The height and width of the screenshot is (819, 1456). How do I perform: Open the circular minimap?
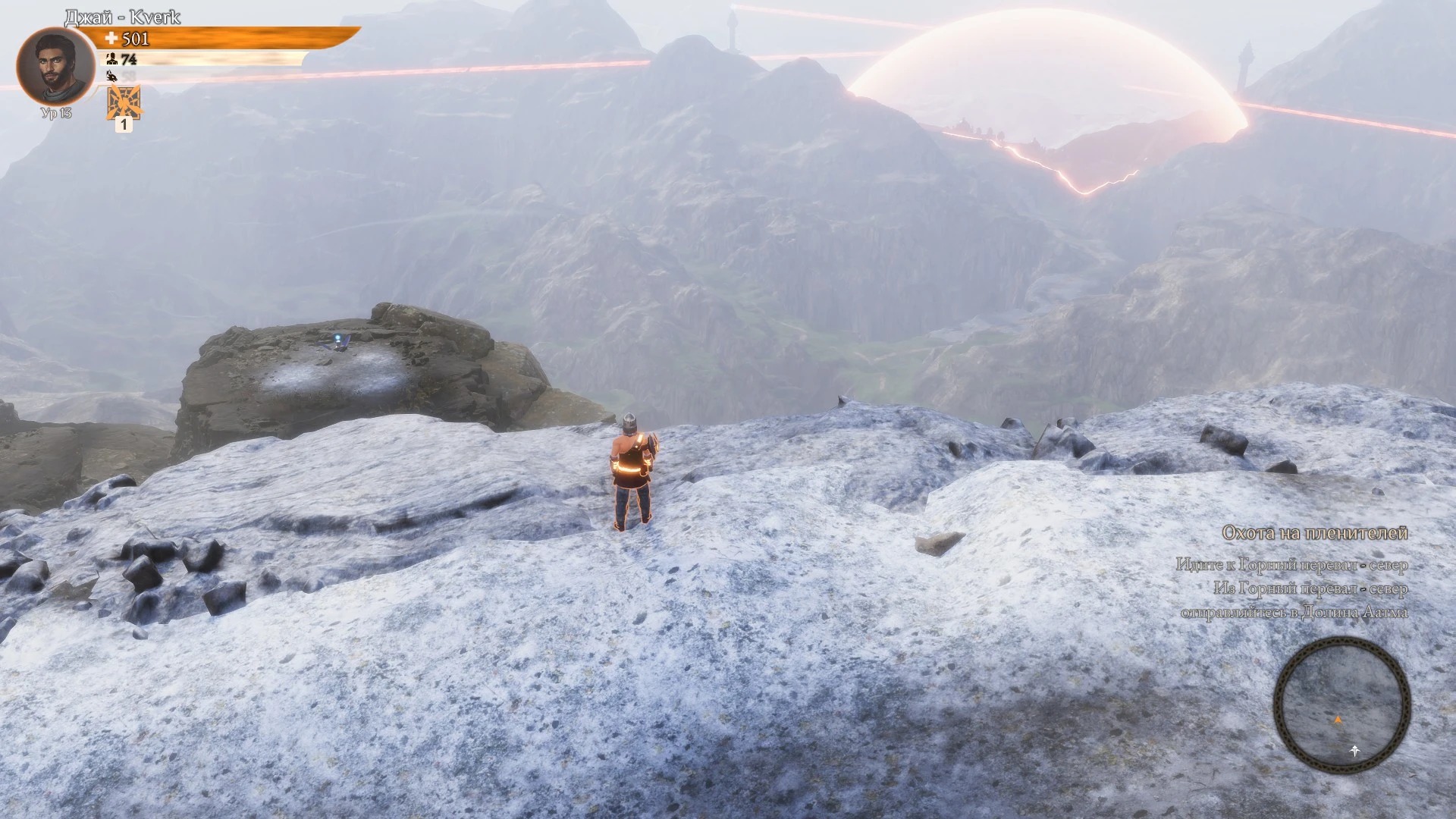[1341, 705]
